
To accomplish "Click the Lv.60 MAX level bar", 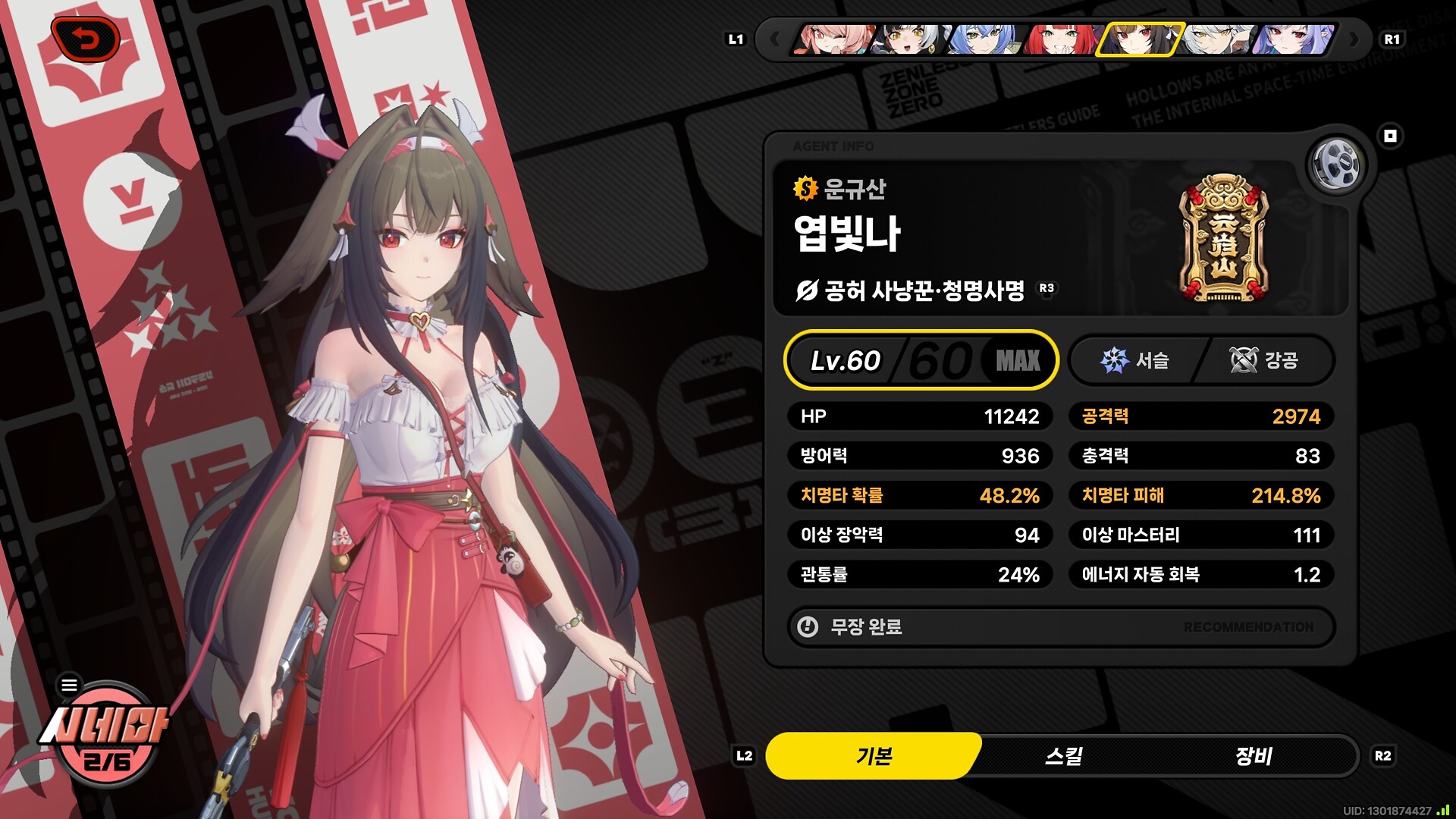I will [x=921, y=360].
